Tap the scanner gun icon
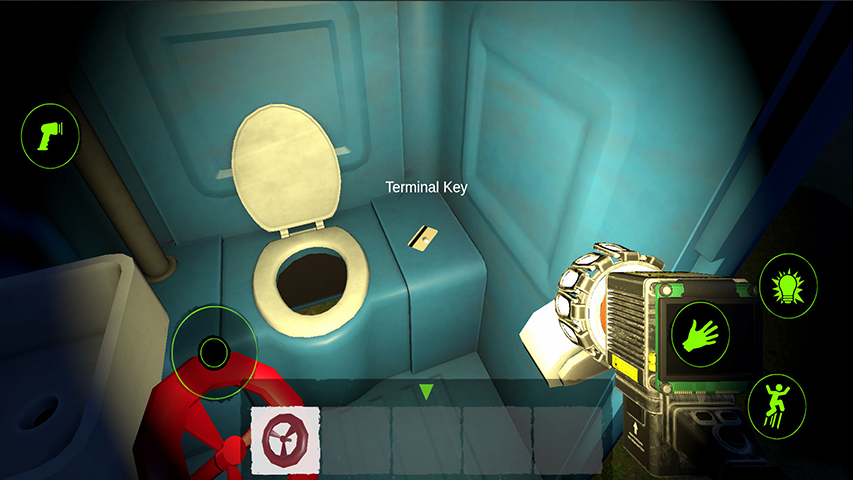This screenshot has width=853, height=480. (x=50, y=136)
